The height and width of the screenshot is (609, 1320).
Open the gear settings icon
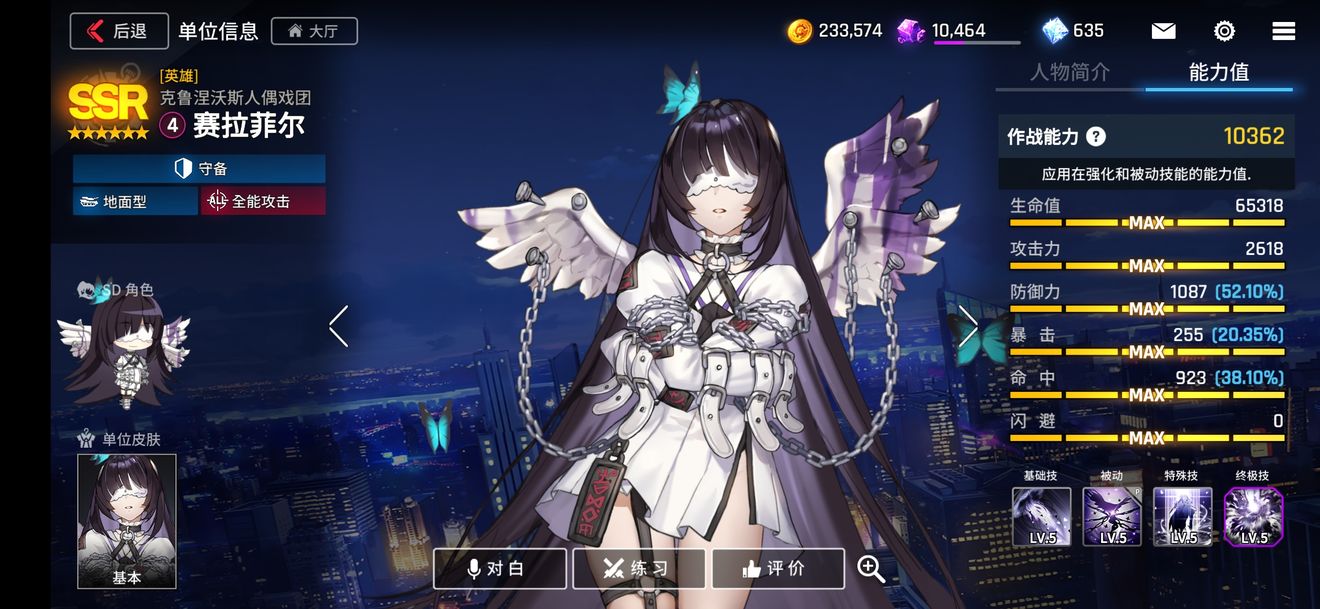coord(1224,31)
